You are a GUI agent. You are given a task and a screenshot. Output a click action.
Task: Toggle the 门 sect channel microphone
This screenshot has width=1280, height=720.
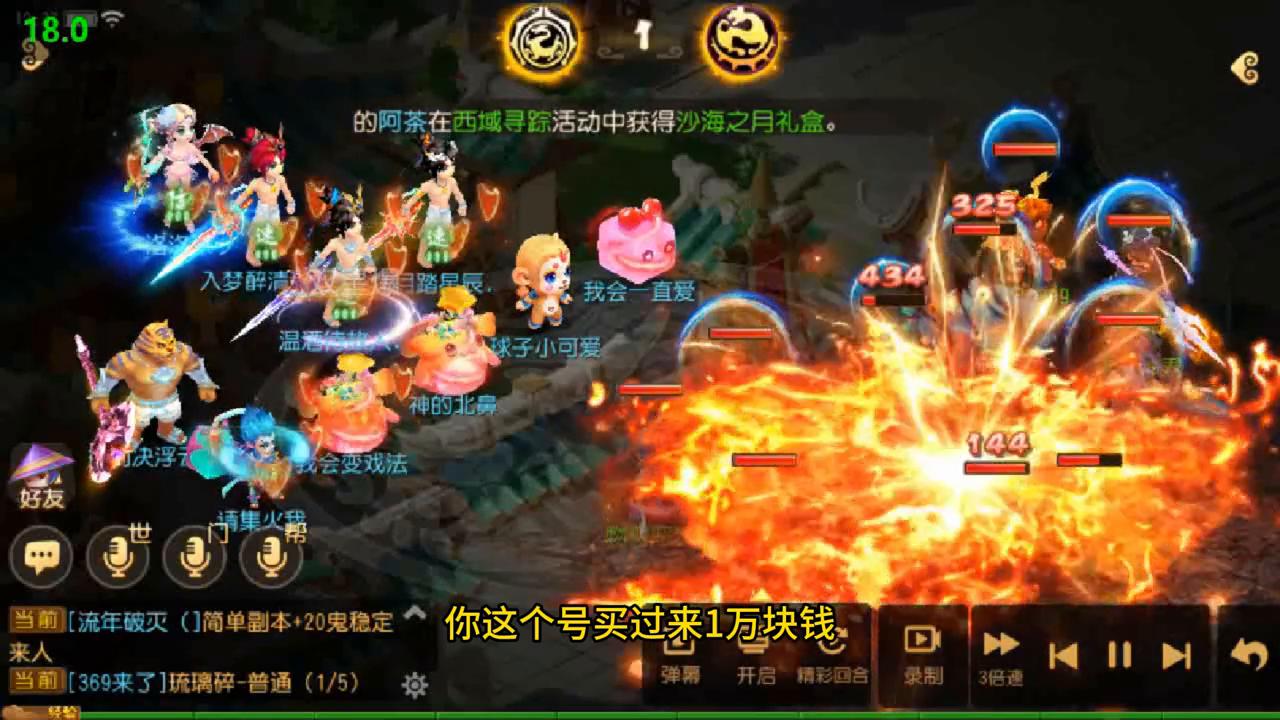point(194,557)
